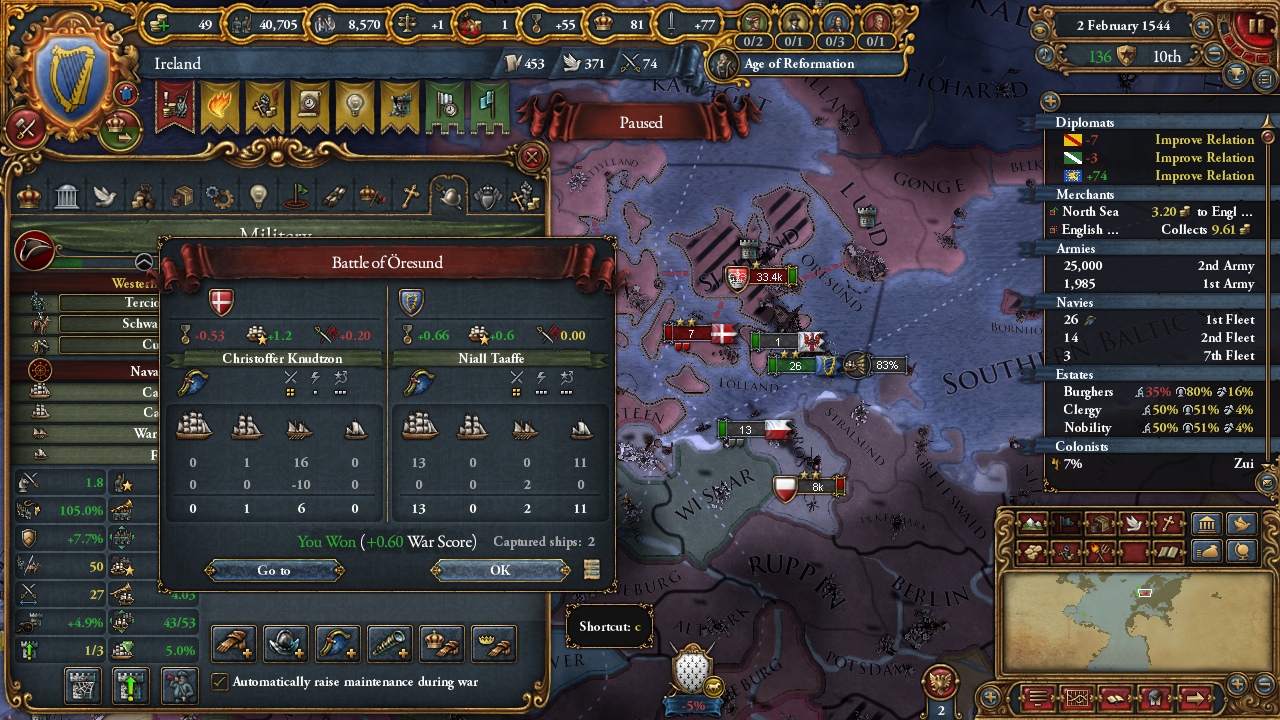The width and height of the screenshot is (1280, 720).
Task: Confirm the Battle of Öresund with OK
Action: coord(498,571)
